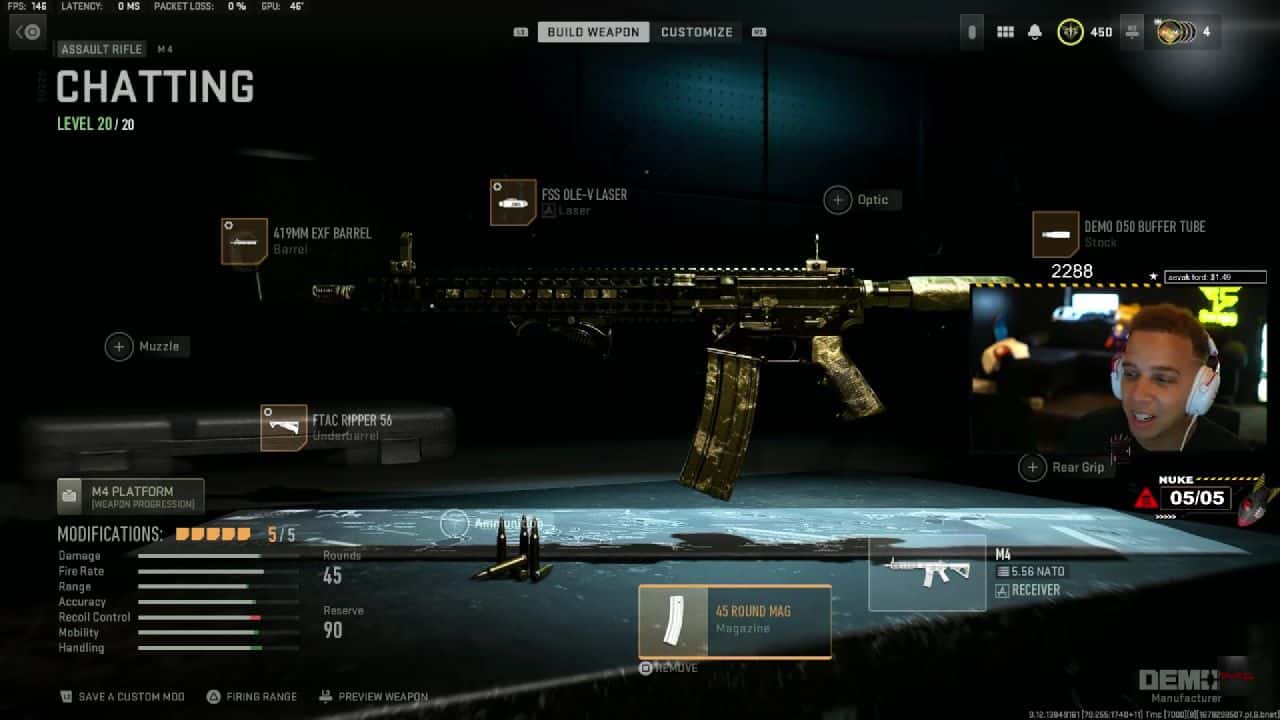Expand the empty Optic slot
The width and height of the screenshot is (1280, 720).
pyautogui.click(x=837, y=199)
